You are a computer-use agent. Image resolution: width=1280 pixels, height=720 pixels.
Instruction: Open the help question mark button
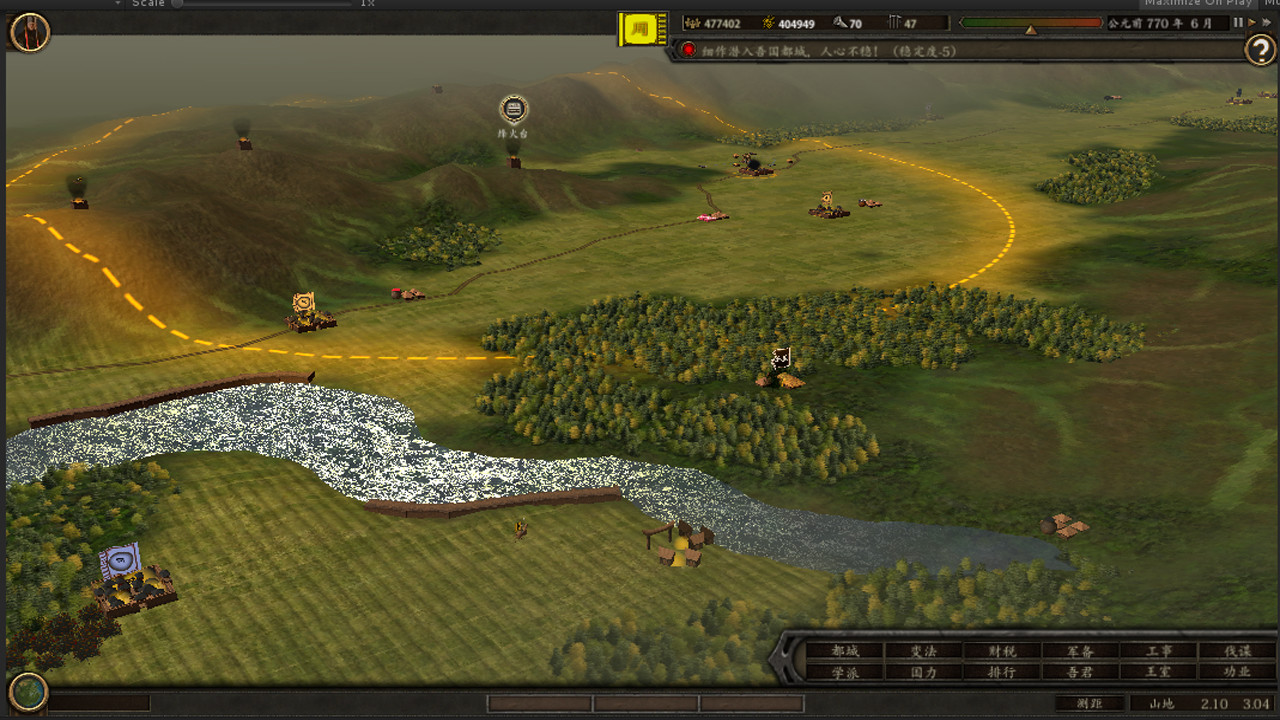pos(1260,49)
